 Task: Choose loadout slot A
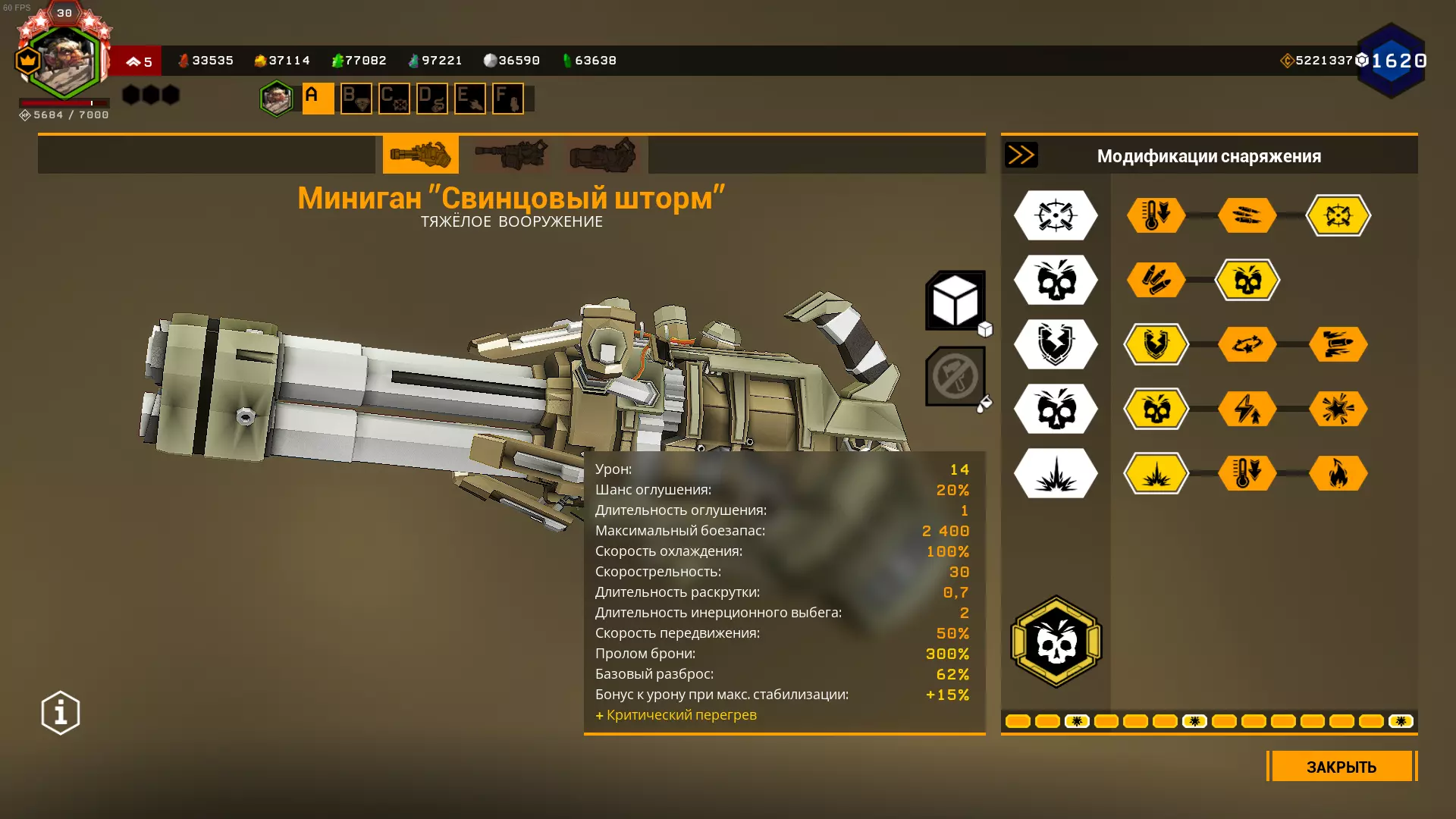(318, 99)
